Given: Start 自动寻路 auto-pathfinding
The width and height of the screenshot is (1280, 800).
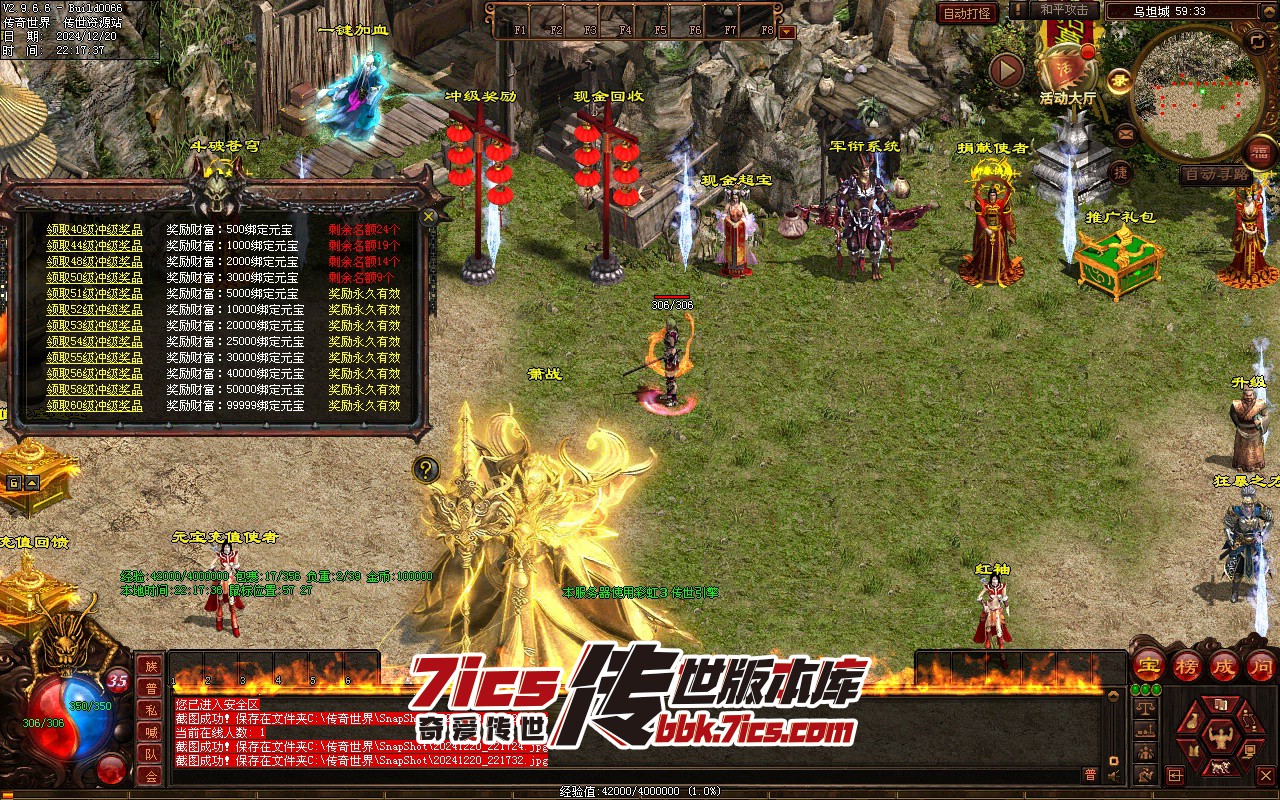Looking at the screenshot, I should coord(1214,174).
